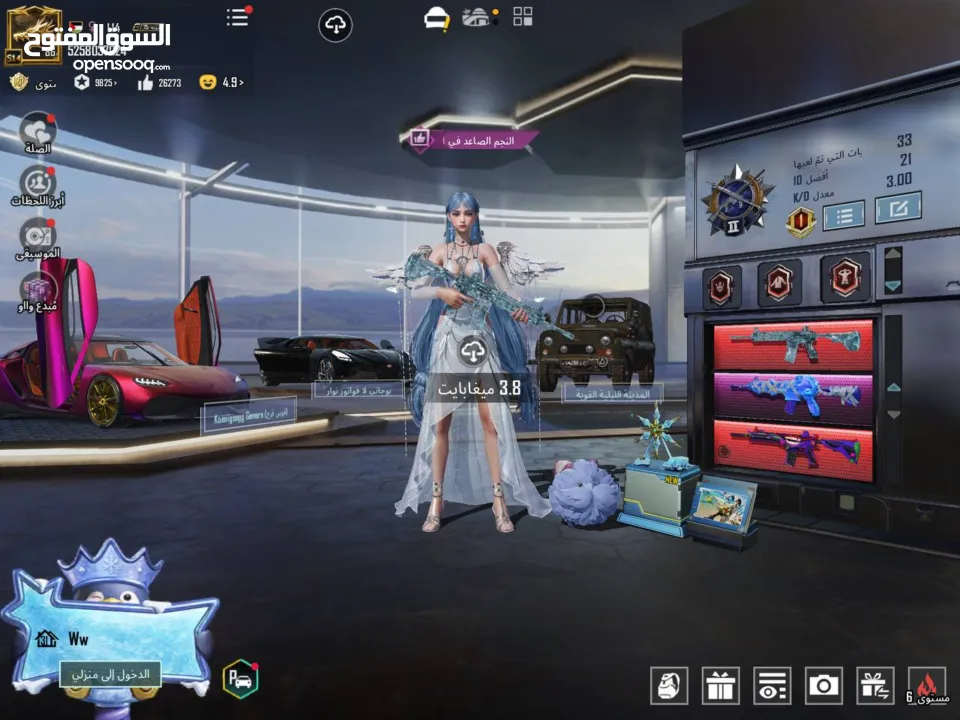The image size is (960, 720).
Task: Open the four-squares grid menu
Action: 522,16
